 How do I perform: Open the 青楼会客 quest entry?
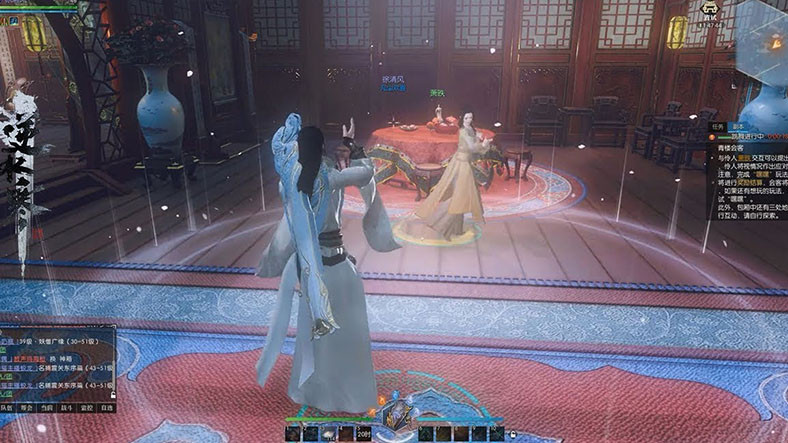(734, 146)
